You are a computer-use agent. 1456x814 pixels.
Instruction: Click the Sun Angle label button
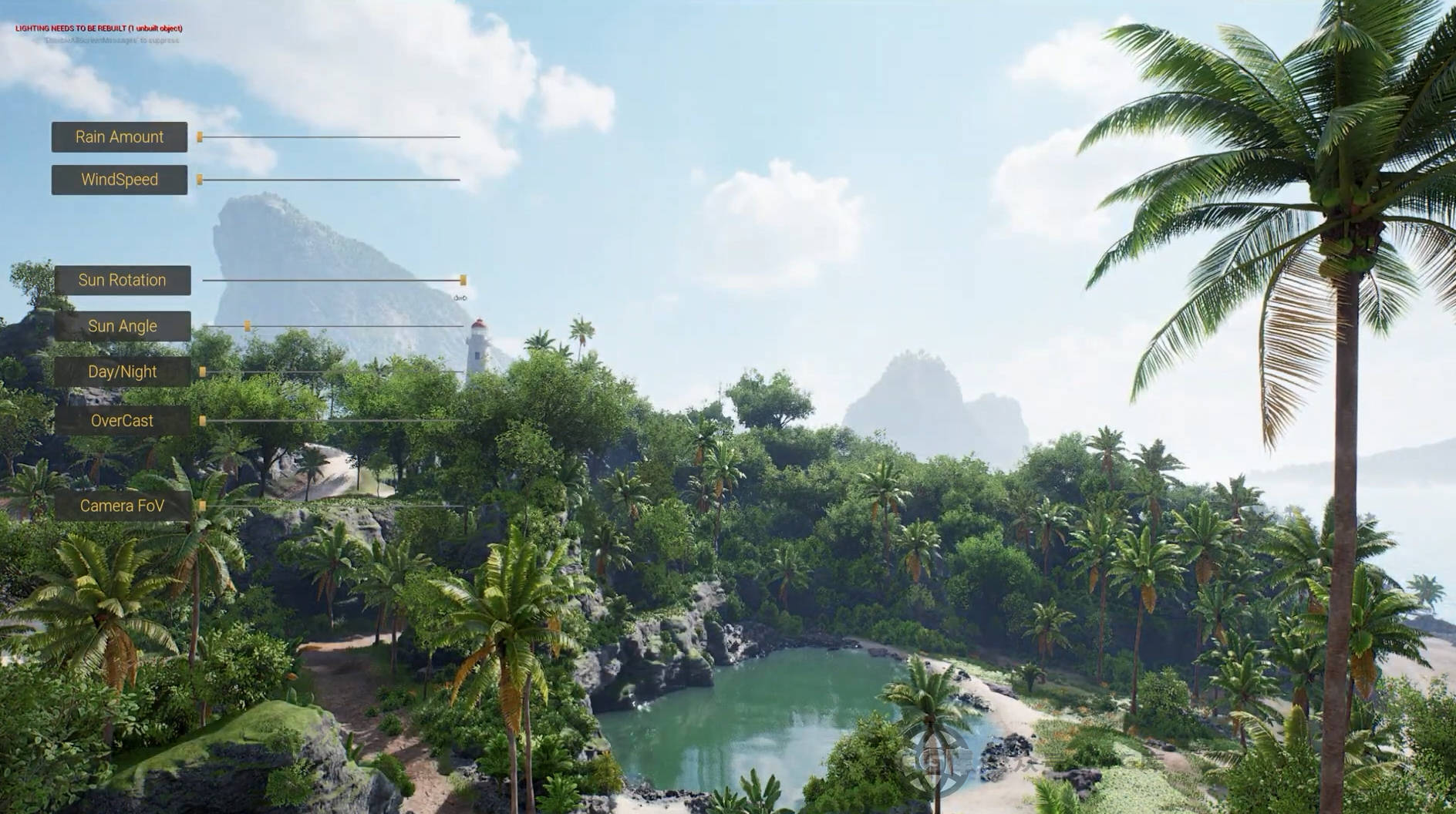[x=122, y=326]
